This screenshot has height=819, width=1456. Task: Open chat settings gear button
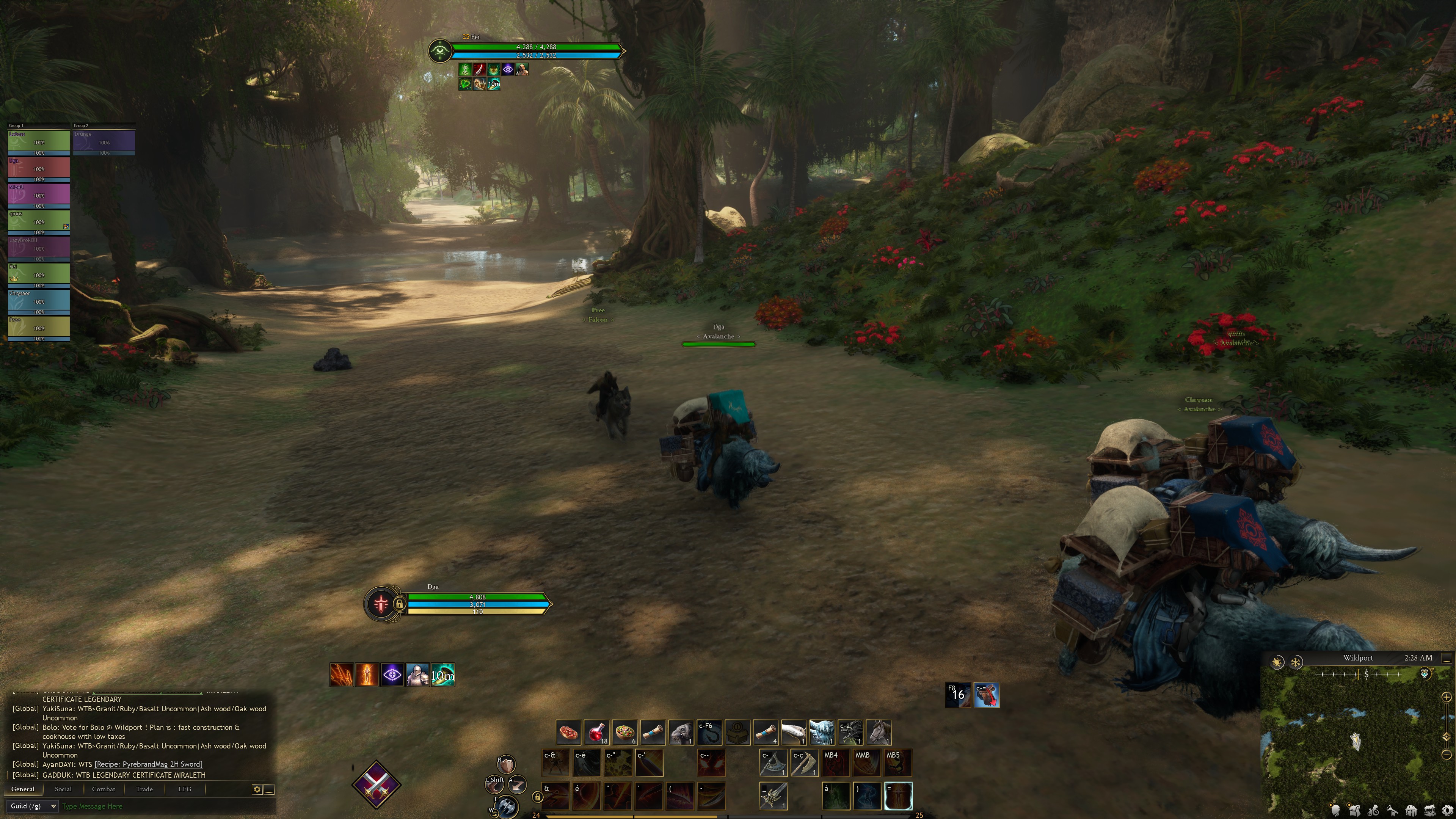pyautogui.click(x=257, y=789)
